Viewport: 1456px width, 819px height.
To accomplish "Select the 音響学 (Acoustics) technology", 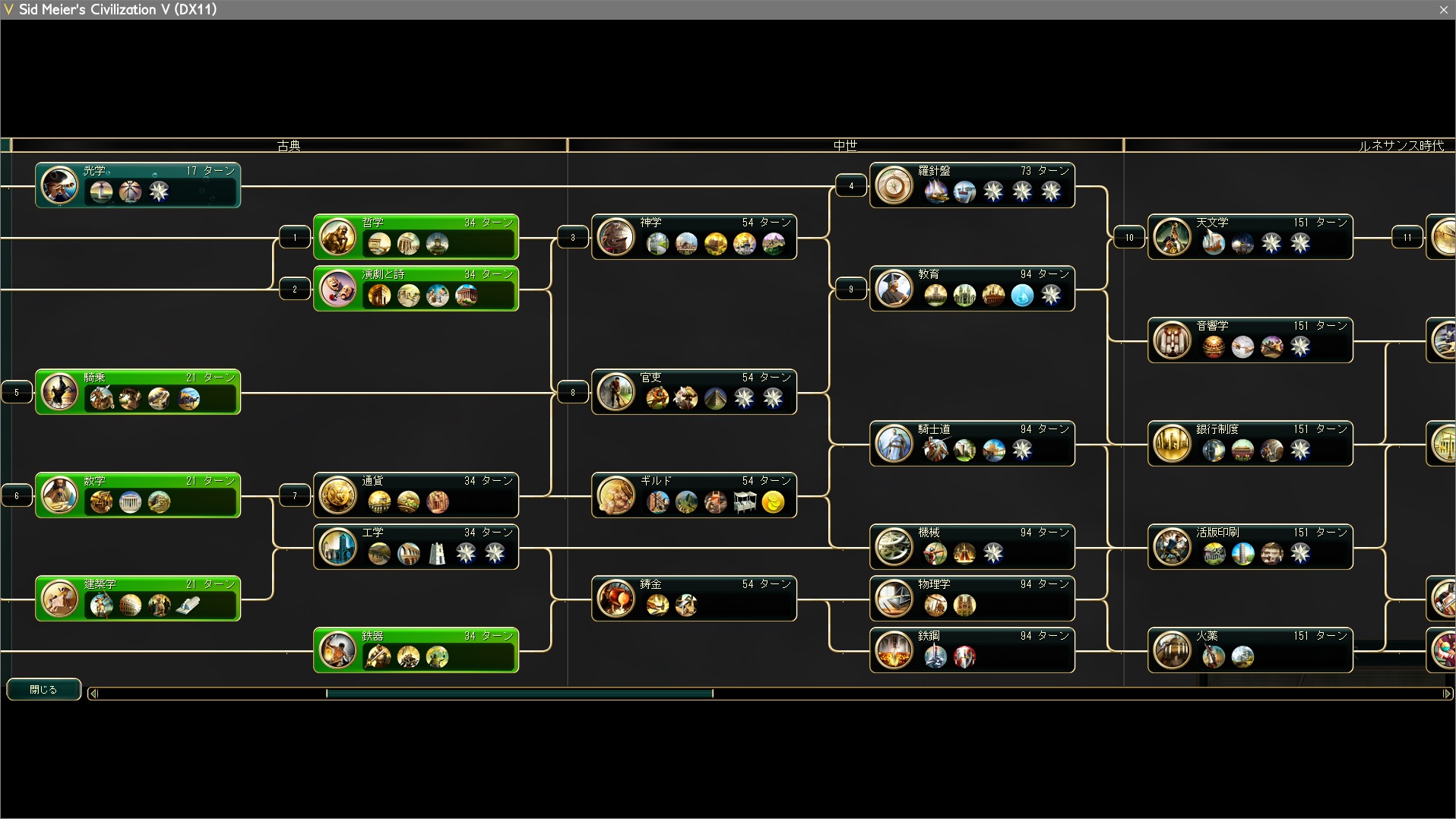I will click(1250, 340).
